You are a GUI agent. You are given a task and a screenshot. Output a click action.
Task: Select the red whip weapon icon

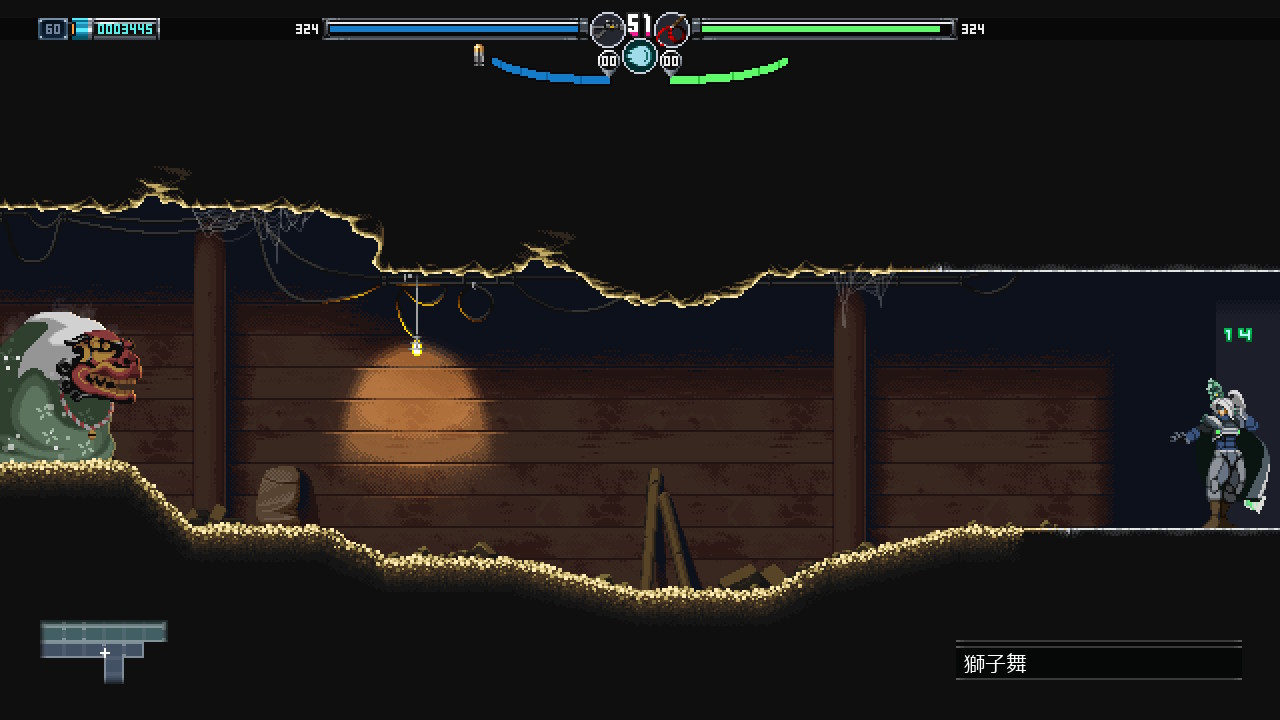pos(672,30)
